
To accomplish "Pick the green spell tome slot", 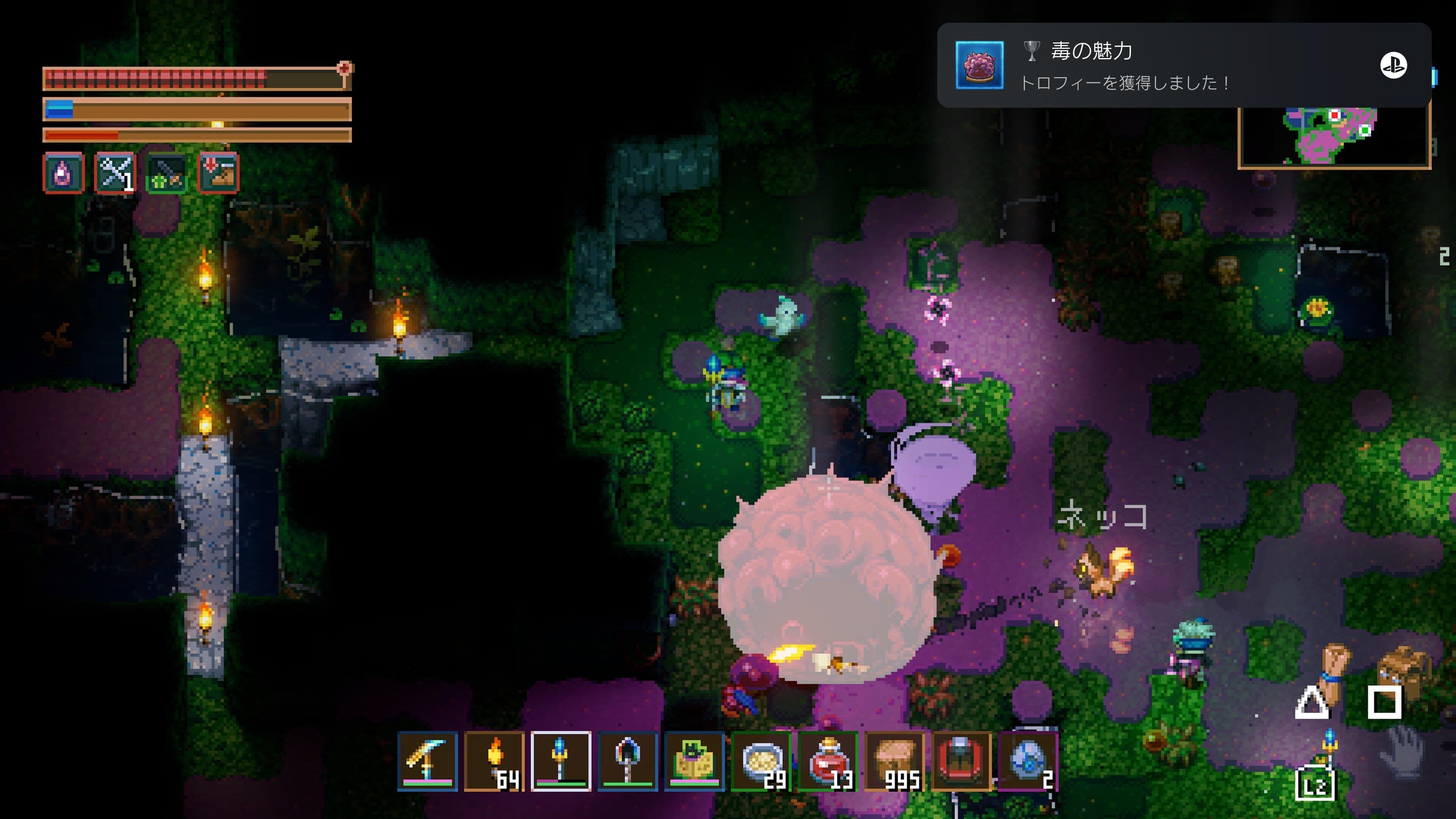I will coord(694,761).
